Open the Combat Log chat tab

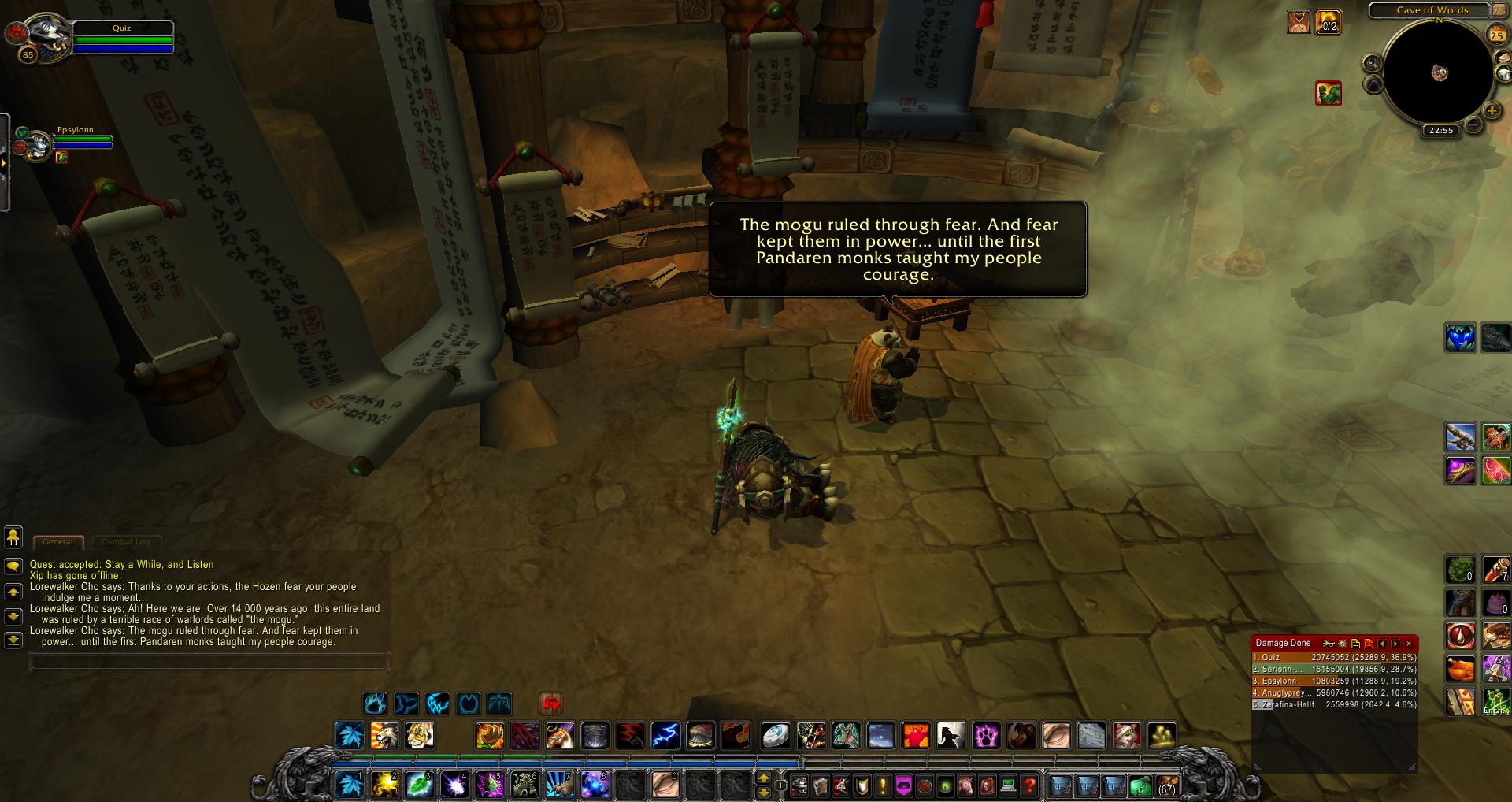126,542
